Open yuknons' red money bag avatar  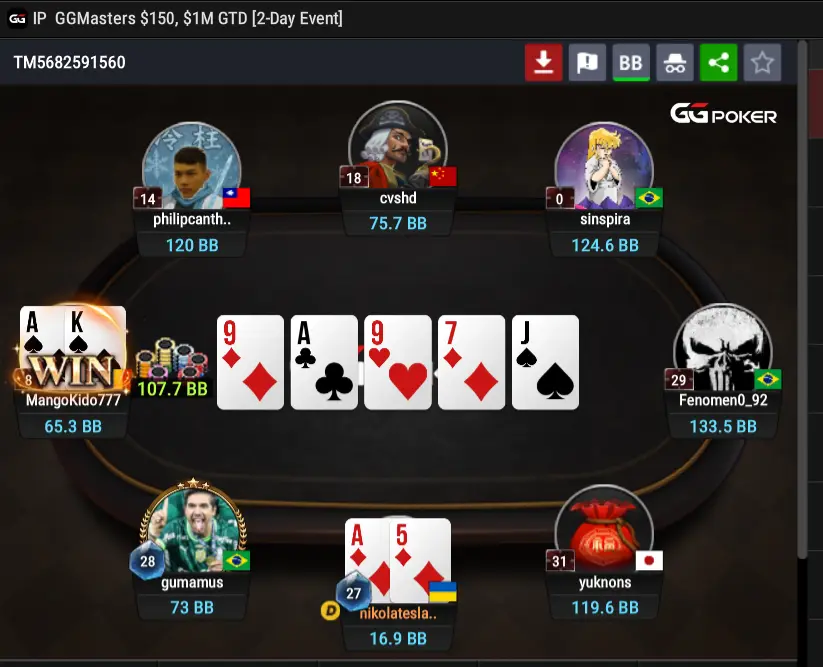pyautogui.click(x=603, y=531)
